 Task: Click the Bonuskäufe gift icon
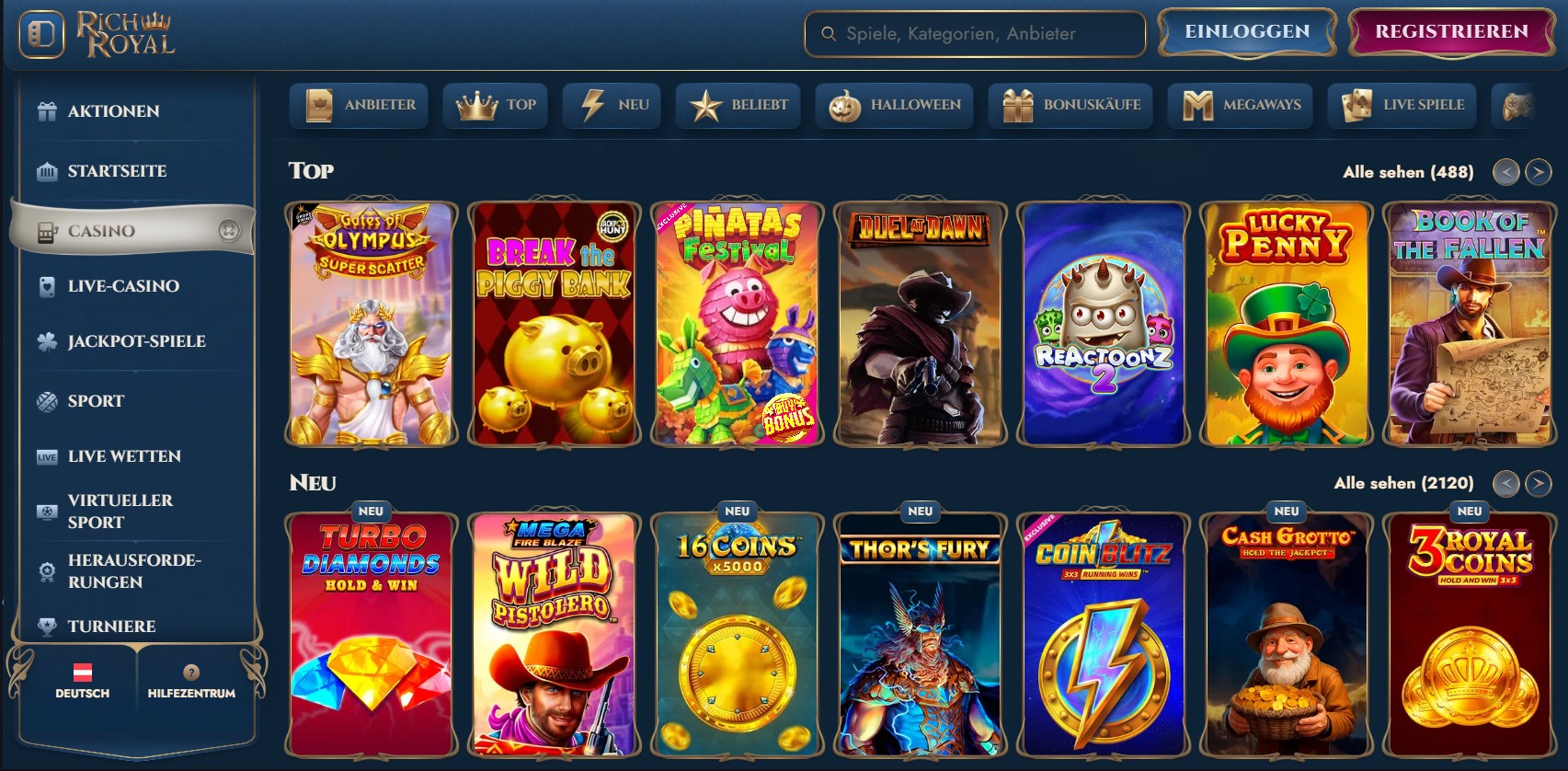1016,105
